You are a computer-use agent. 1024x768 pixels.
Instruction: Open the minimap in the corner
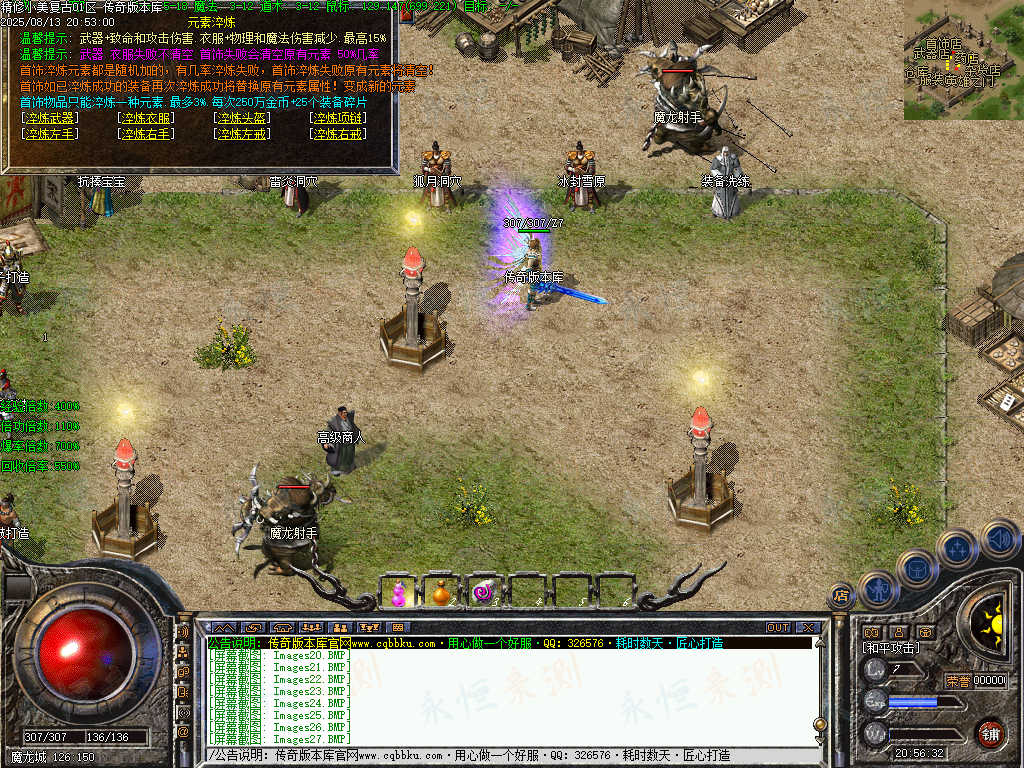point(963,60)
